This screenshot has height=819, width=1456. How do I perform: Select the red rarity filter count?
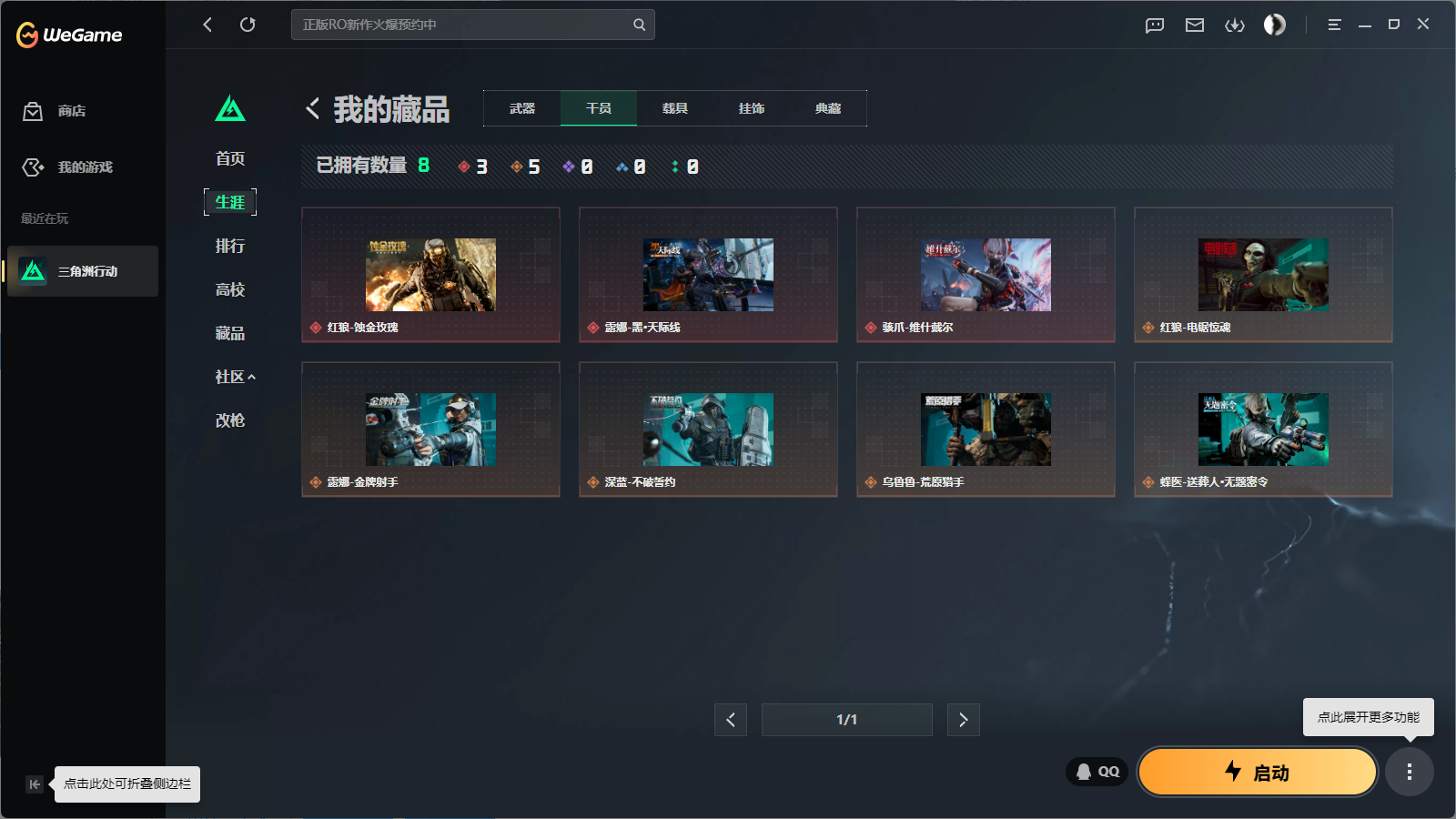pyautogui.click(x=475, y=167)
